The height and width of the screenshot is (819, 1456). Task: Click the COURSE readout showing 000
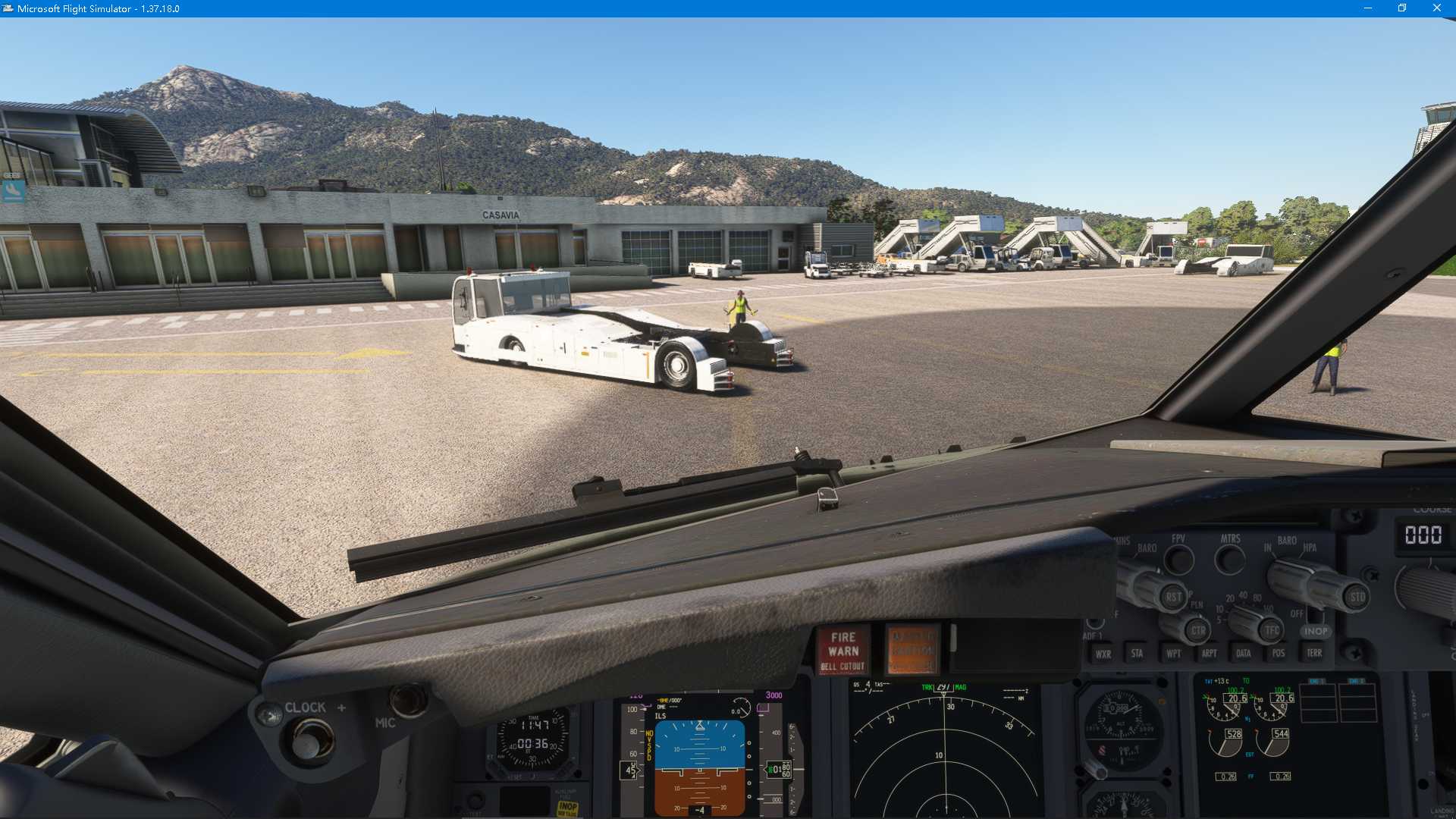click(1423, 535)
